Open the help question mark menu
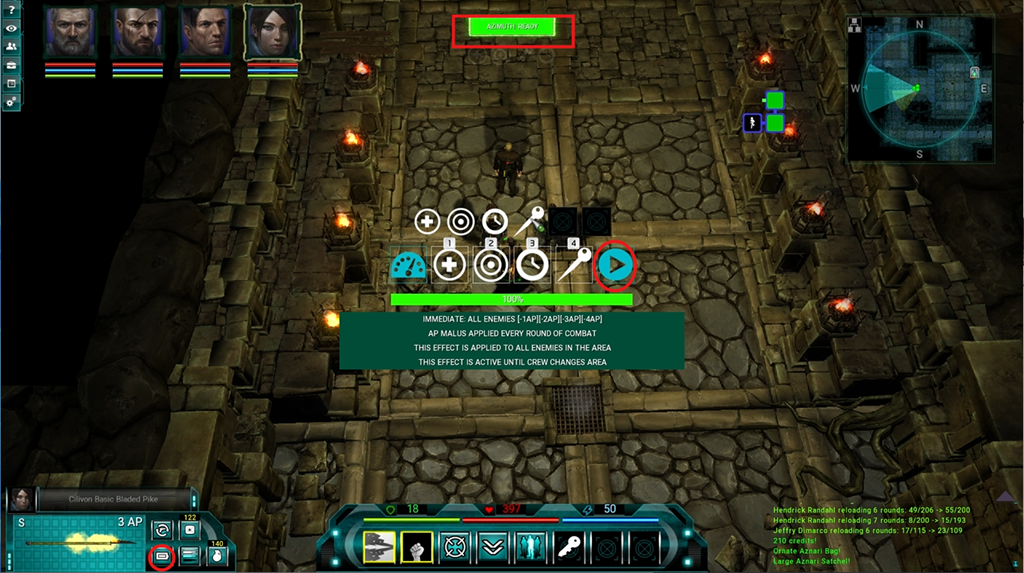This screenshot has height=573, width=1024. [11, 10]
